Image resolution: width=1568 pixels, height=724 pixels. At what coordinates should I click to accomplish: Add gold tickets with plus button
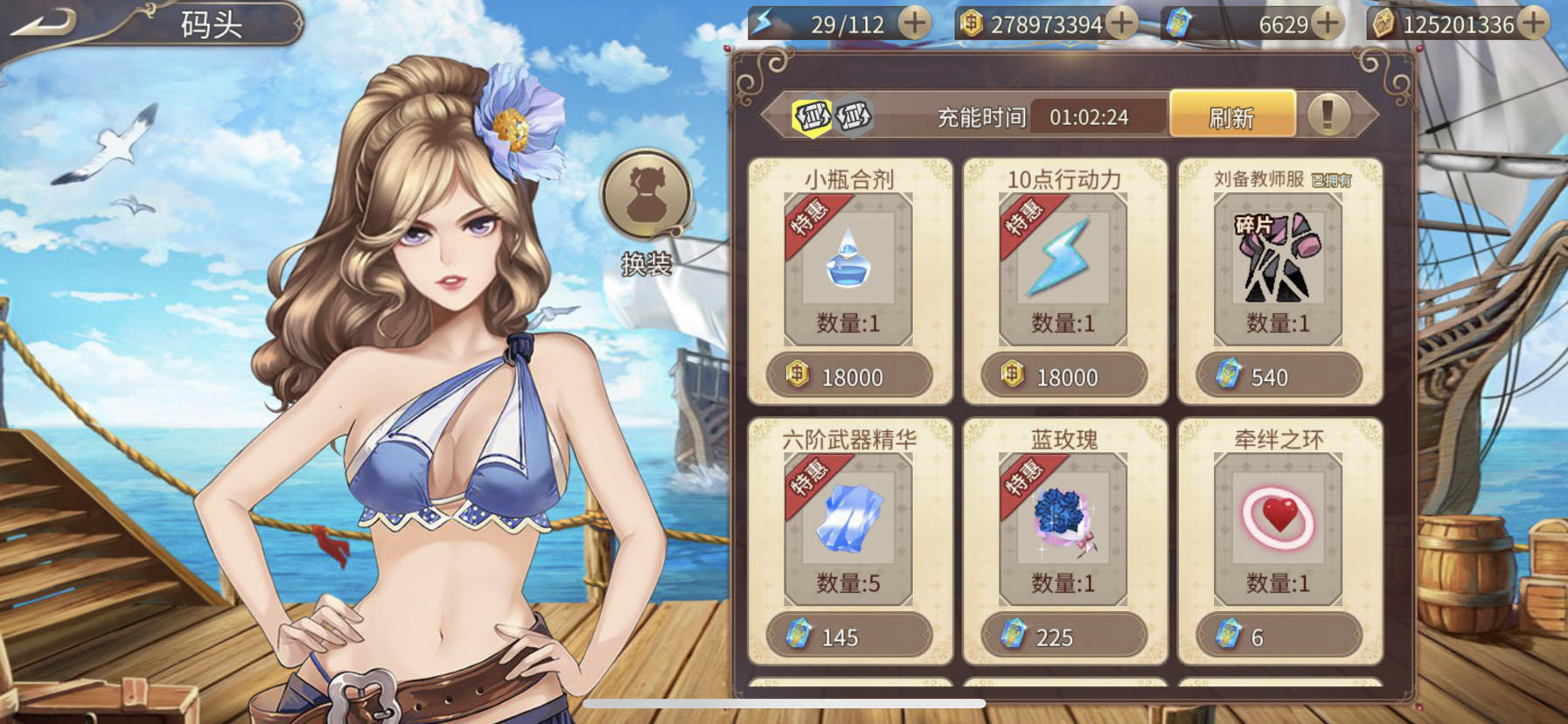click(1533, 24)
